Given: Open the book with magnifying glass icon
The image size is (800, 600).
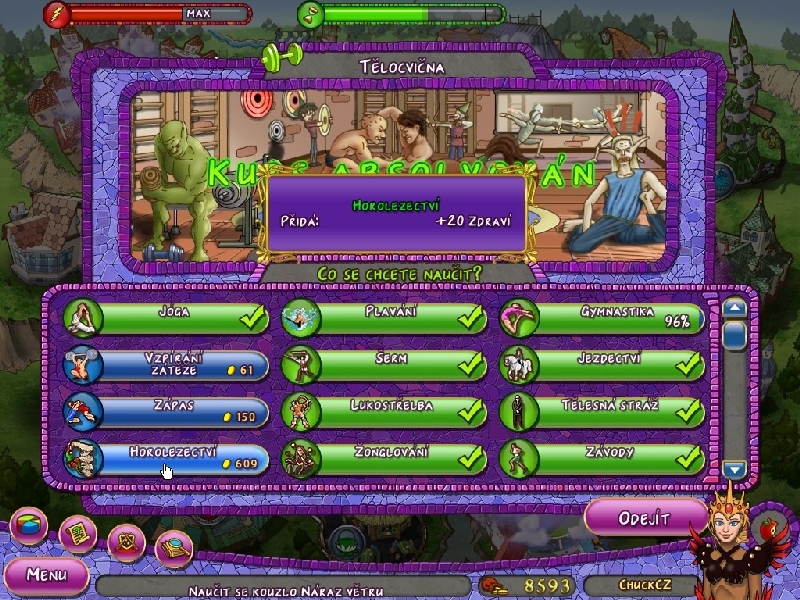Looking at the screenshot, I should (174, 546).
